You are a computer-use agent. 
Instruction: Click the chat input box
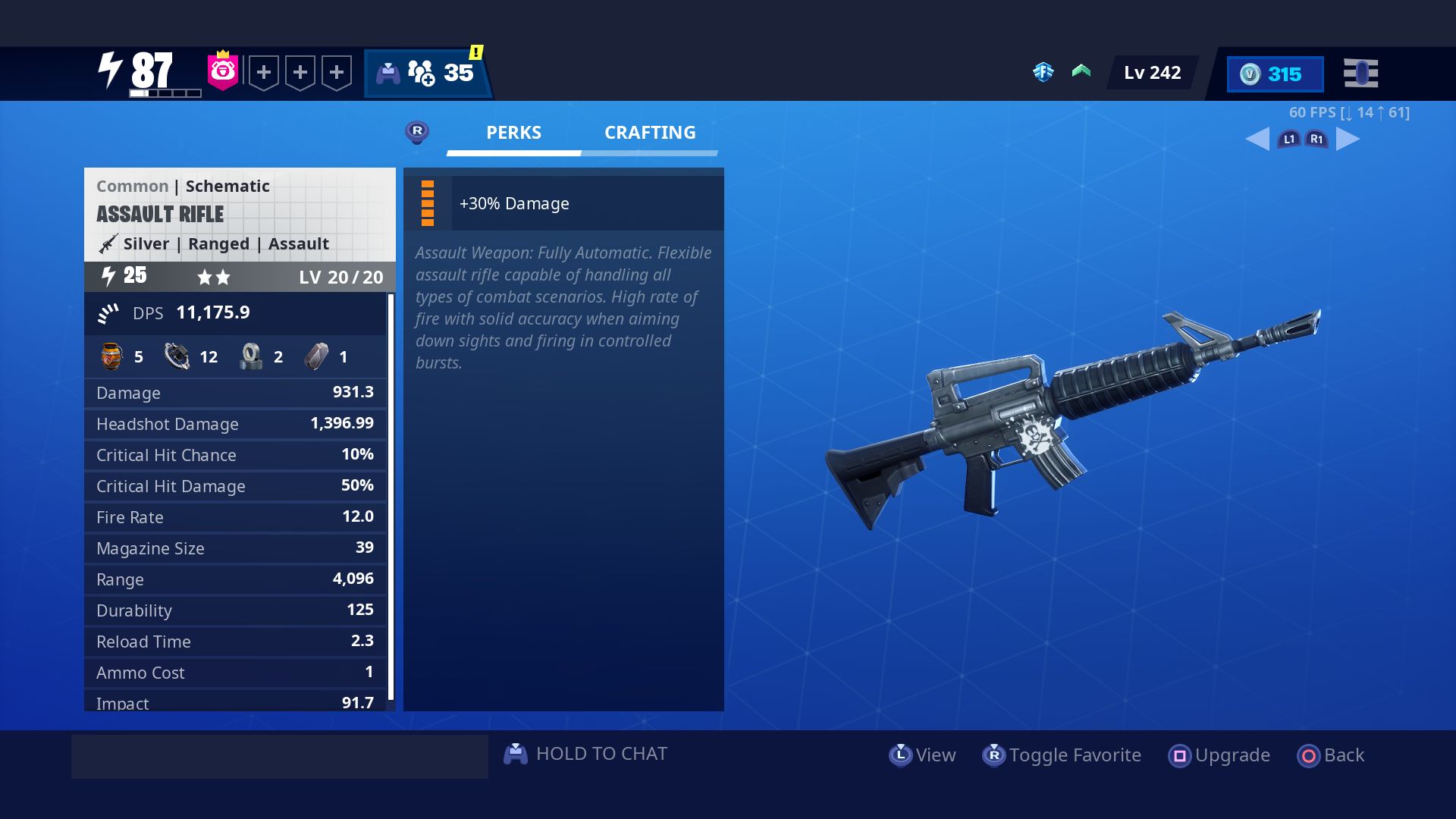279,756
